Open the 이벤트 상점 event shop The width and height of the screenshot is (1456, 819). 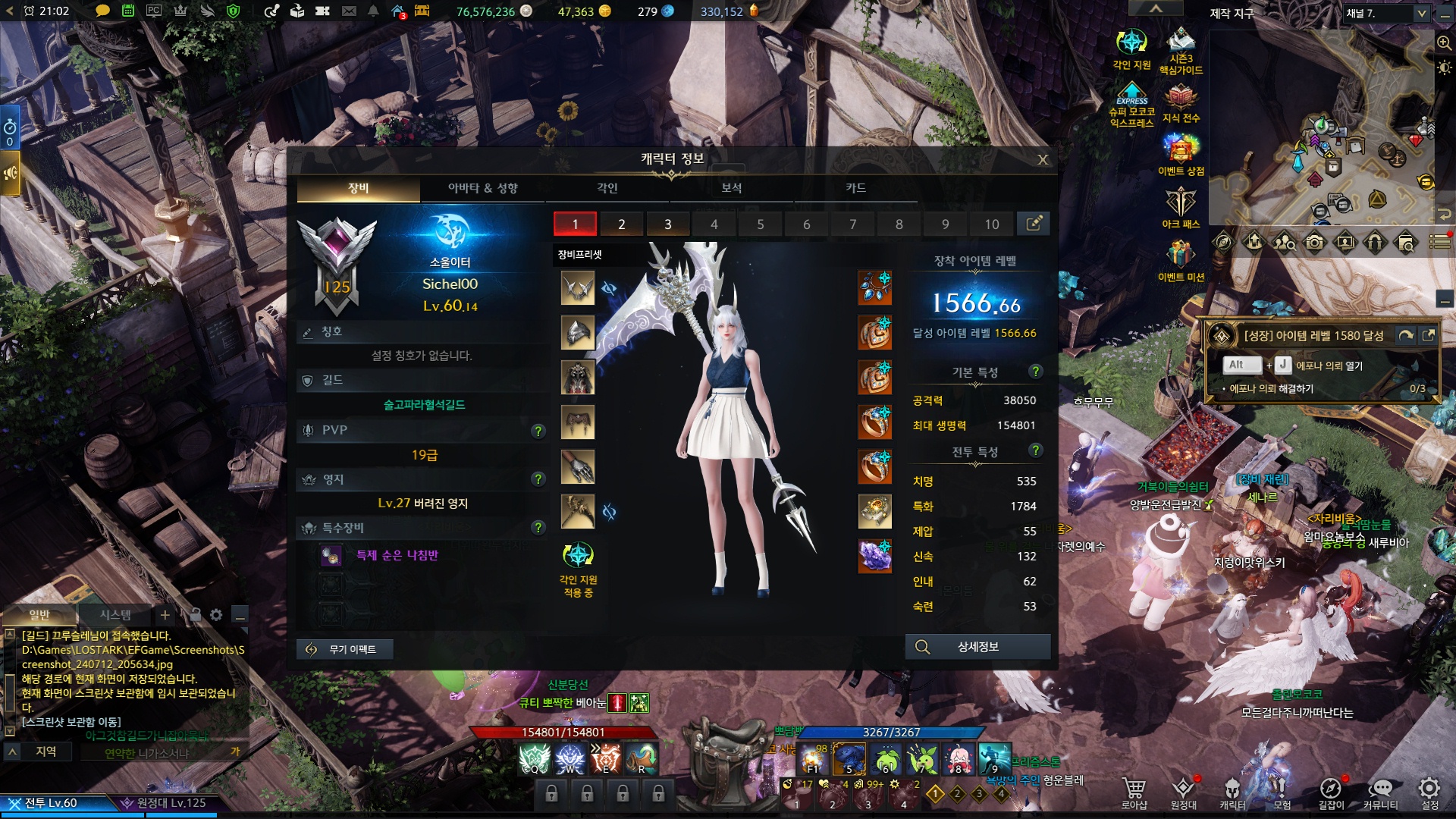click(x=1180, y=155)
